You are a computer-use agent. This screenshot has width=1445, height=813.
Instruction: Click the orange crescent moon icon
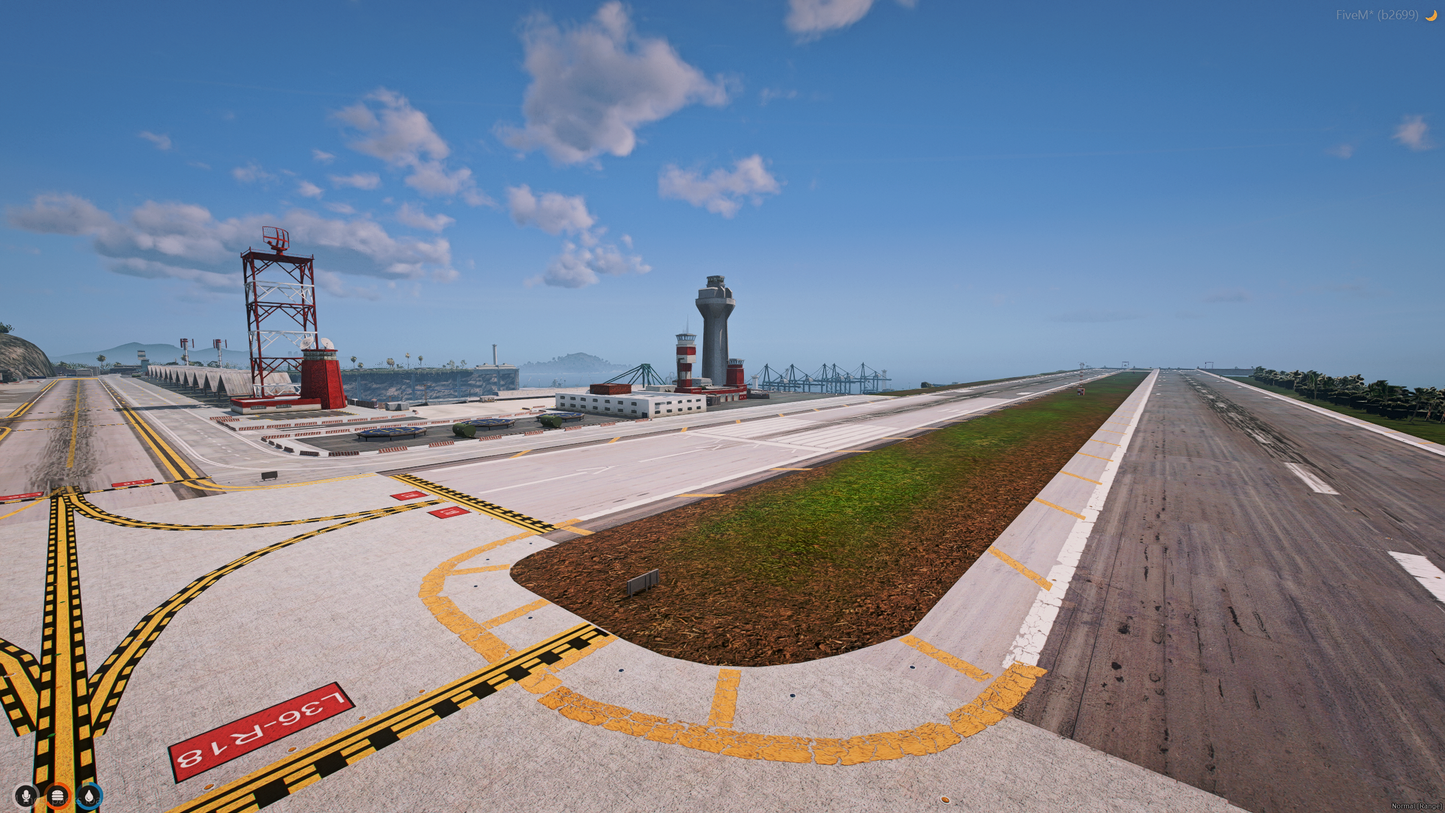click(x=1431, y=15)
